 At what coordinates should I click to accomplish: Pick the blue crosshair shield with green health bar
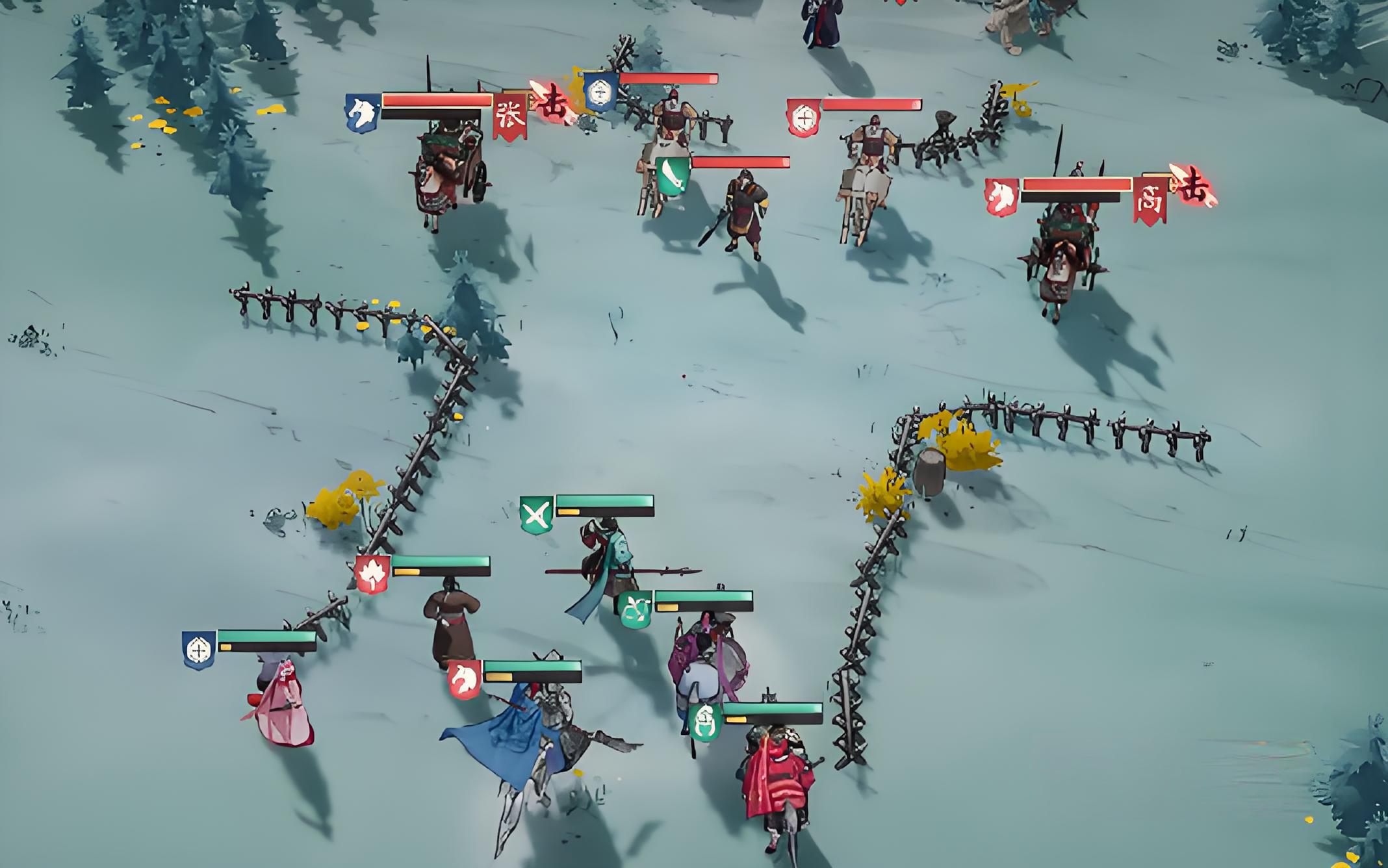click(x=199, y=649)
